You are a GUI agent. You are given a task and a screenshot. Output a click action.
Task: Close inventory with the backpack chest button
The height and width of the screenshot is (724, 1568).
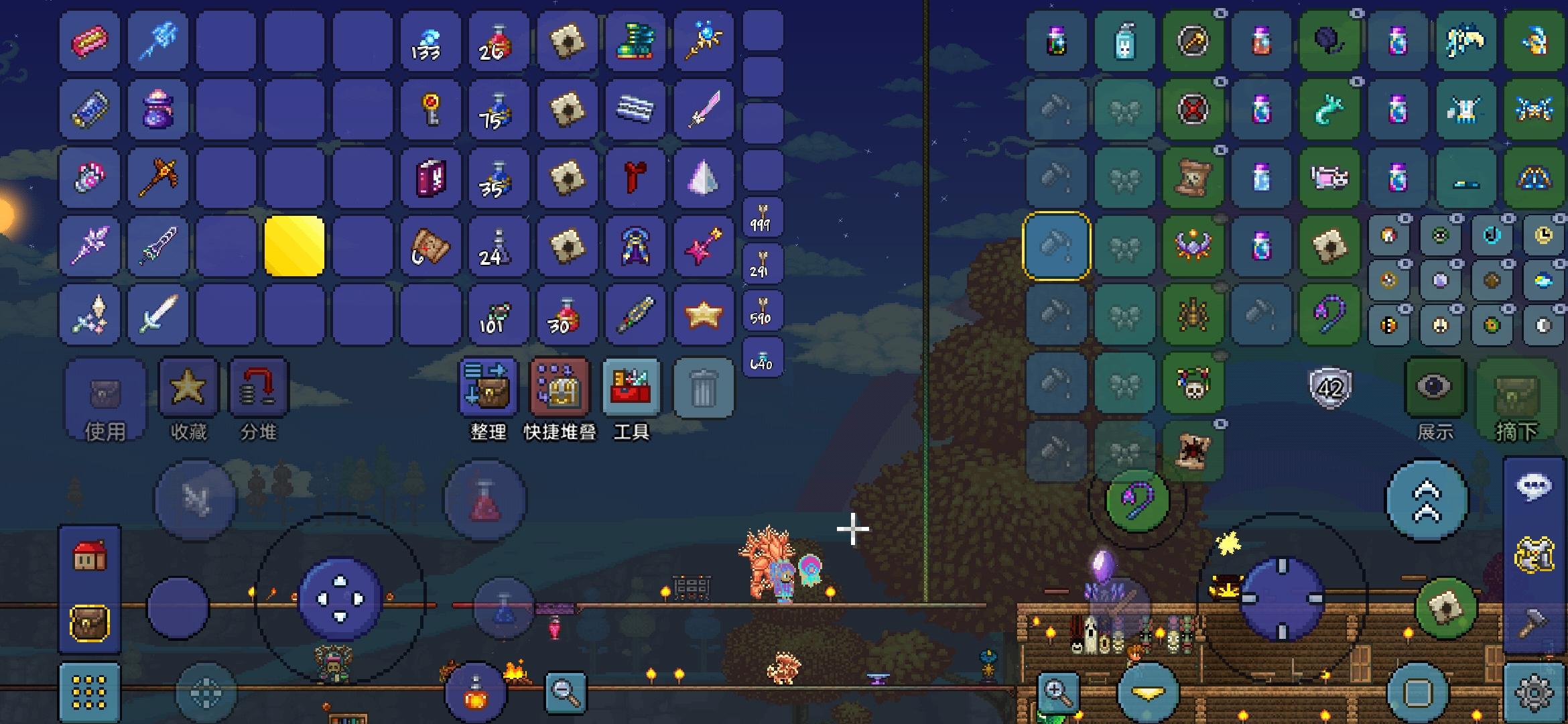(x=90, y=623)
